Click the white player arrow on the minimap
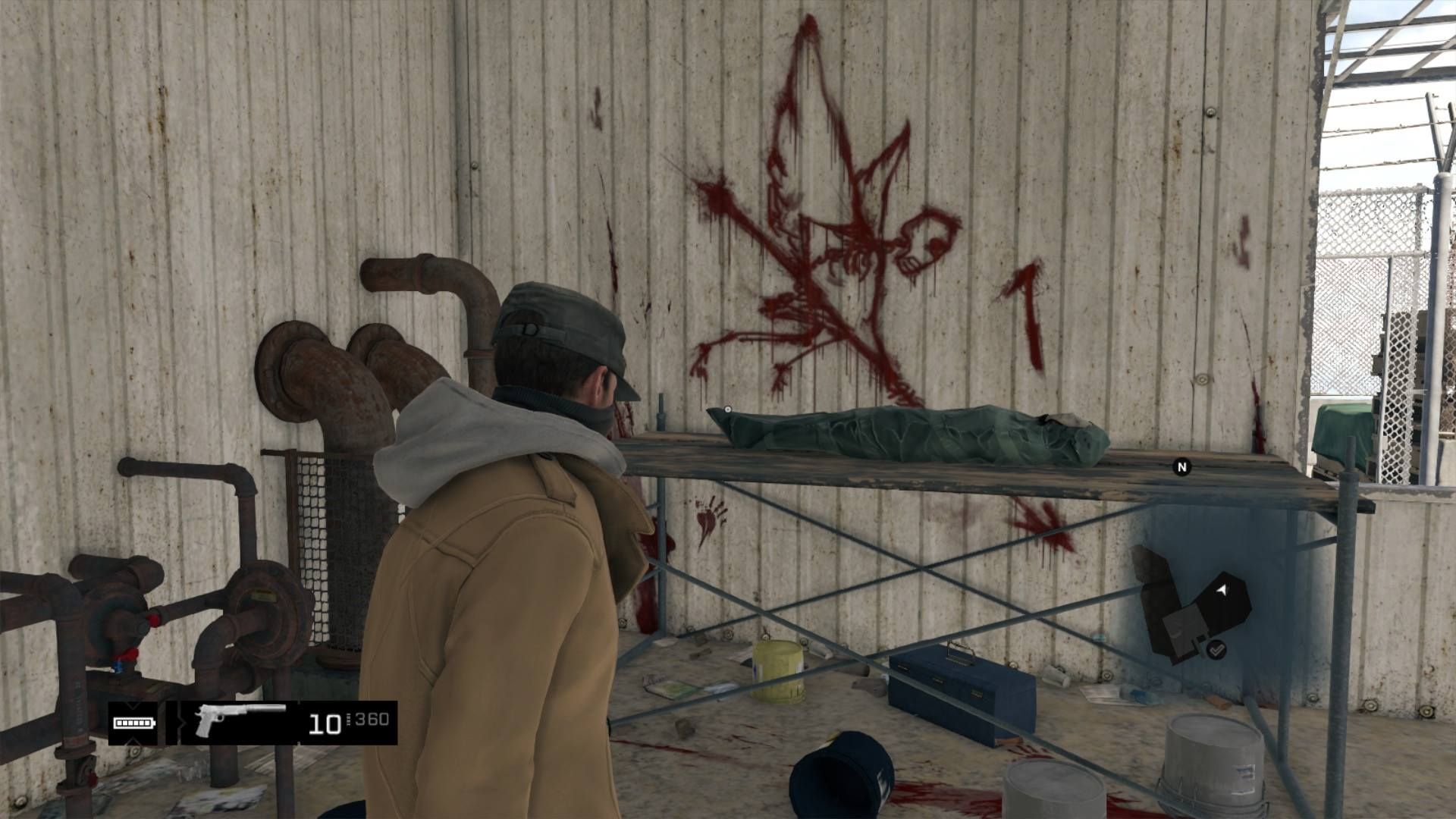The width and height of the screenshot is (1456, 819). (x=1222, y=588)
